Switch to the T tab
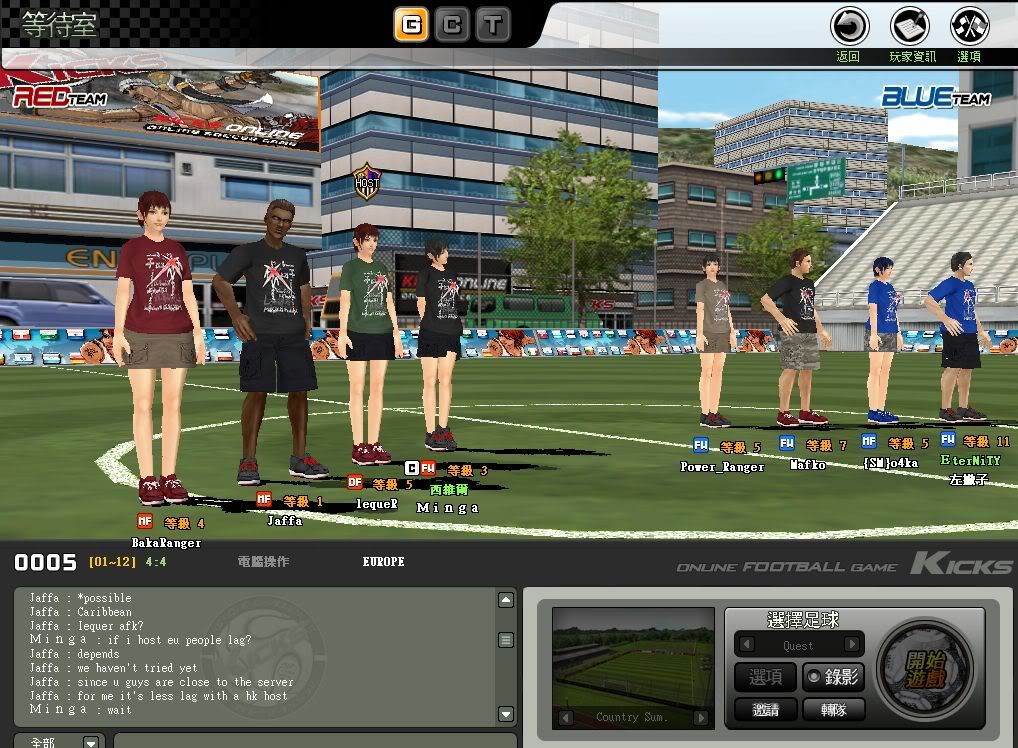1018x748 pixels. pos(492,25)
